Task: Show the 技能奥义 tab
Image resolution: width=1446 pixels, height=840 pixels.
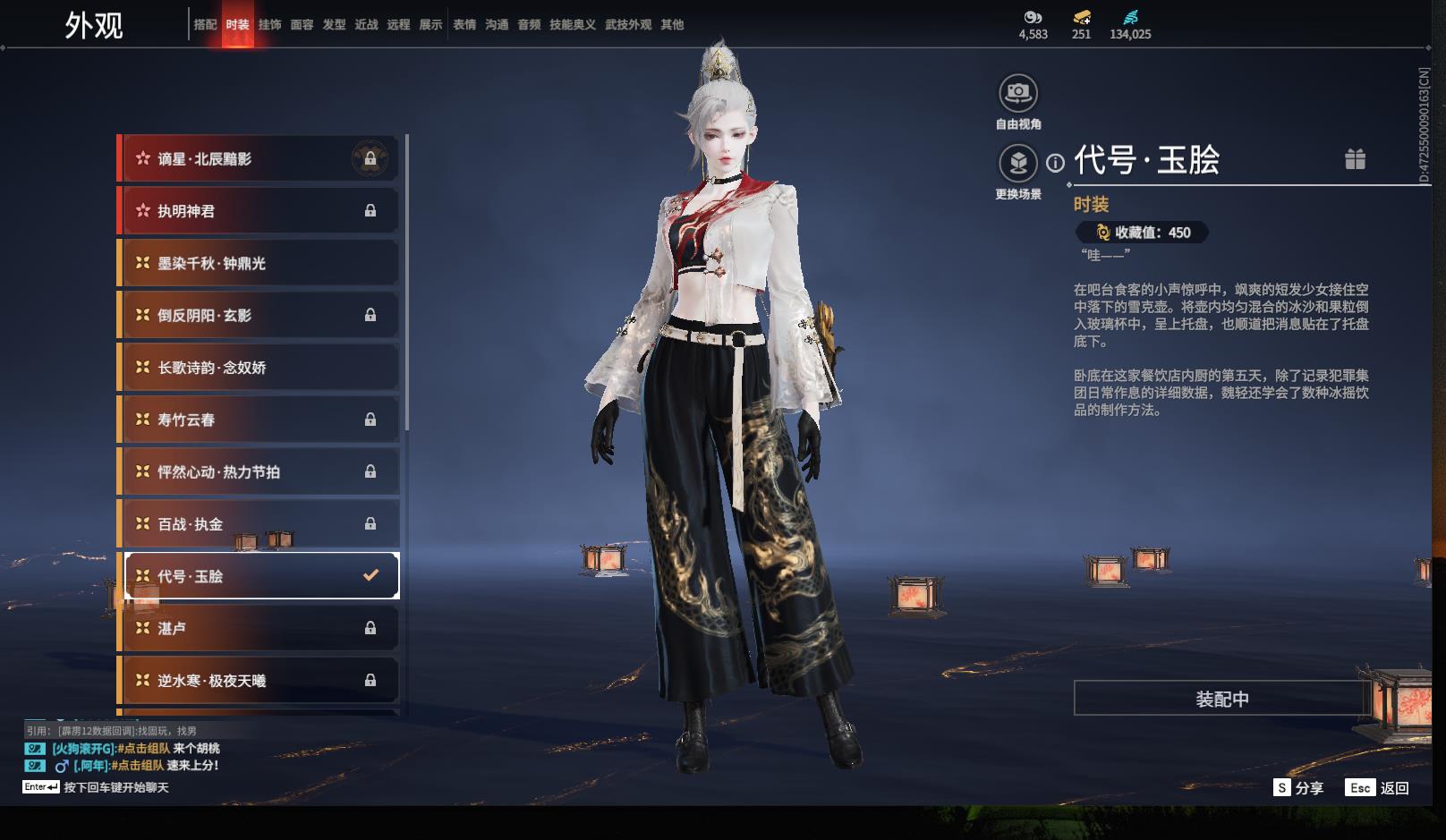Action: click(x=572, y=25)
